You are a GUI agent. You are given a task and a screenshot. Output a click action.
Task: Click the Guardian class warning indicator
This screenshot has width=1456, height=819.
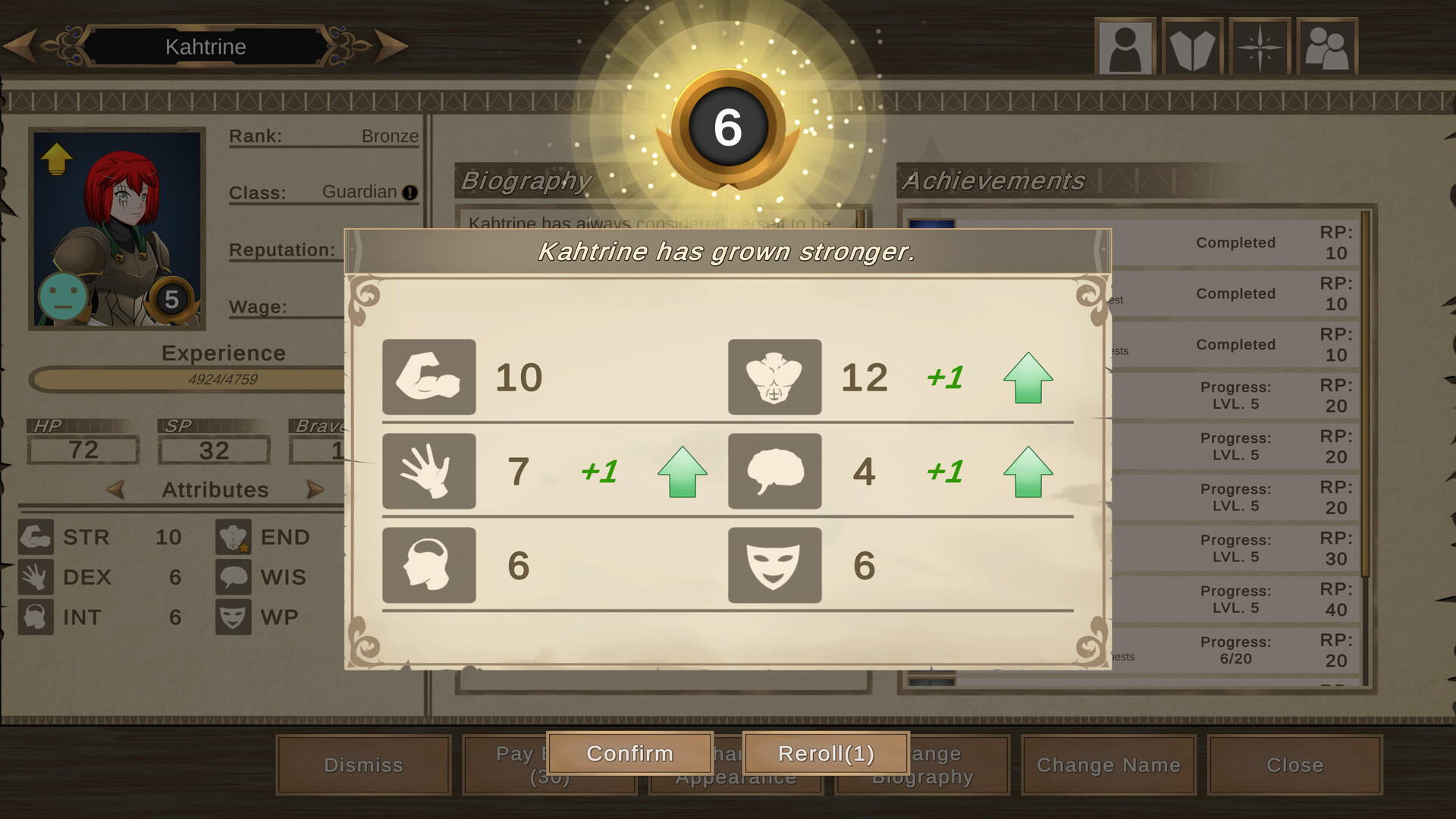409,193
